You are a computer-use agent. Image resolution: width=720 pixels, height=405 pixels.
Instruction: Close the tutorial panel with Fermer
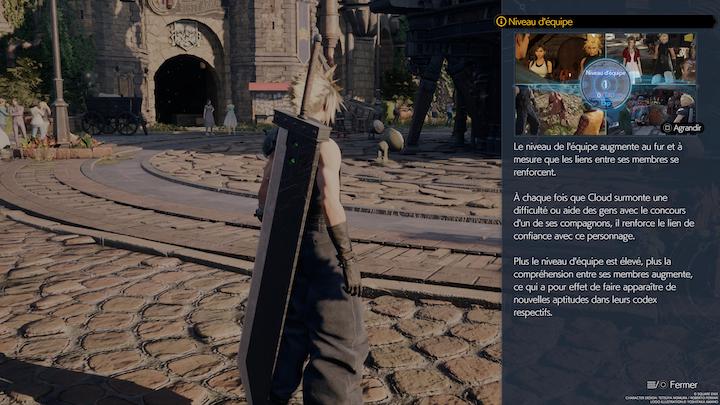[676, 385]
